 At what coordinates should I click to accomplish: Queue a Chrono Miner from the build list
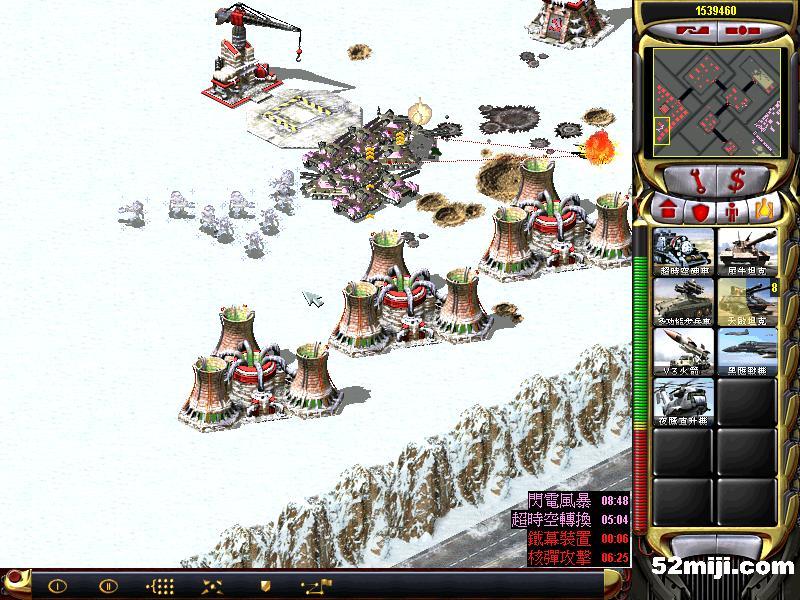tap(684, 251)
